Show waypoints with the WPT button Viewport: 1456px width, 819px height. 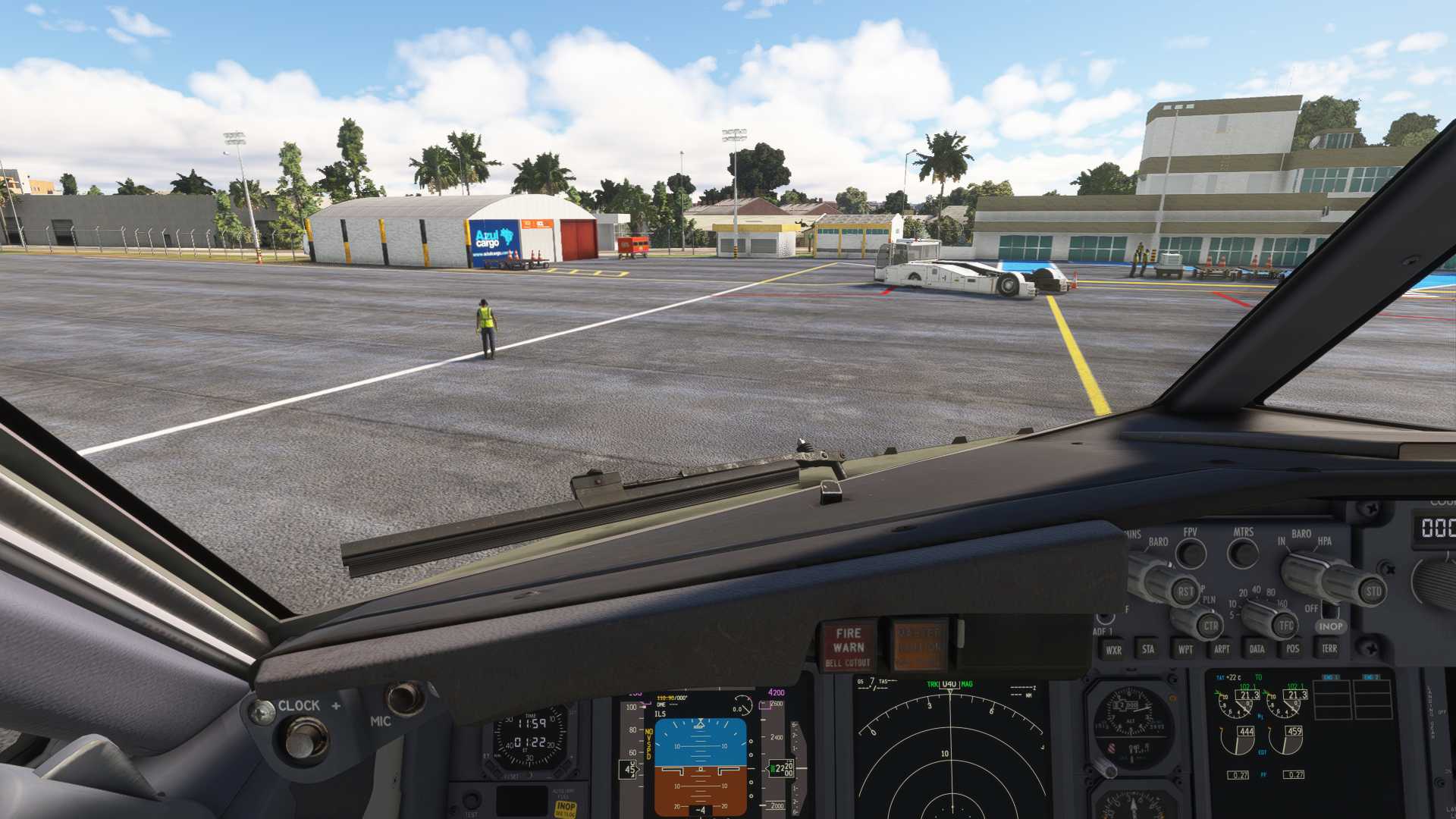click(x=1185, y=649)
